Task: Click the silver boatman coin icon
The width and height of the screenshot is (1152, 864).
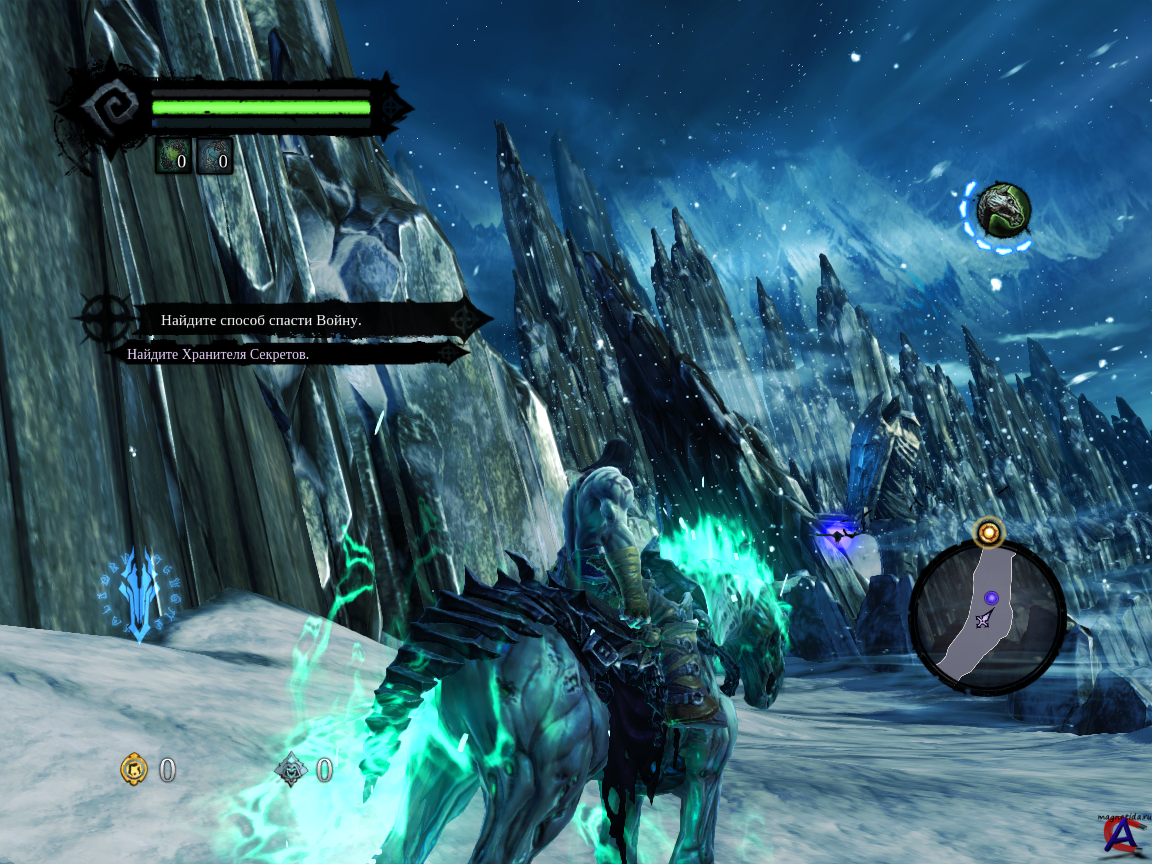Action: point(291,769)
